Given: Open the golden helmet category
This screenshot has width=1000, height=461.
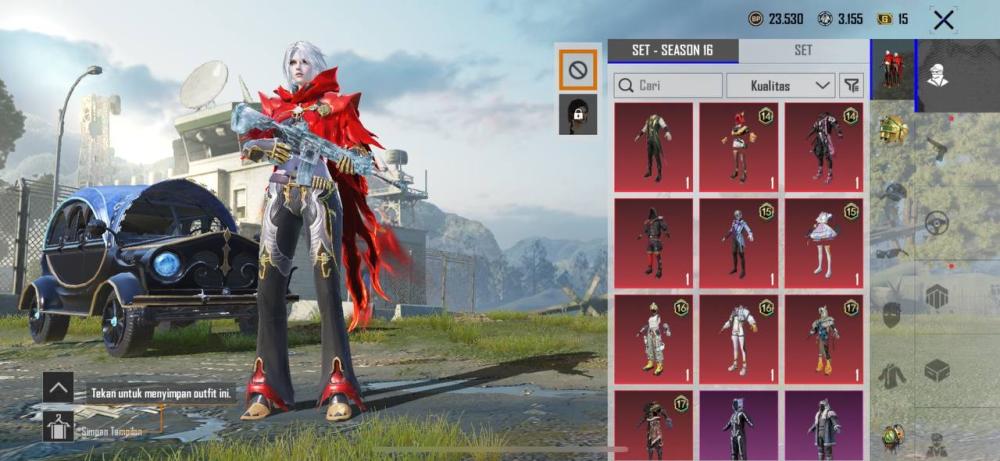Looking at the screenshot, I should click(x=892, y=128).
